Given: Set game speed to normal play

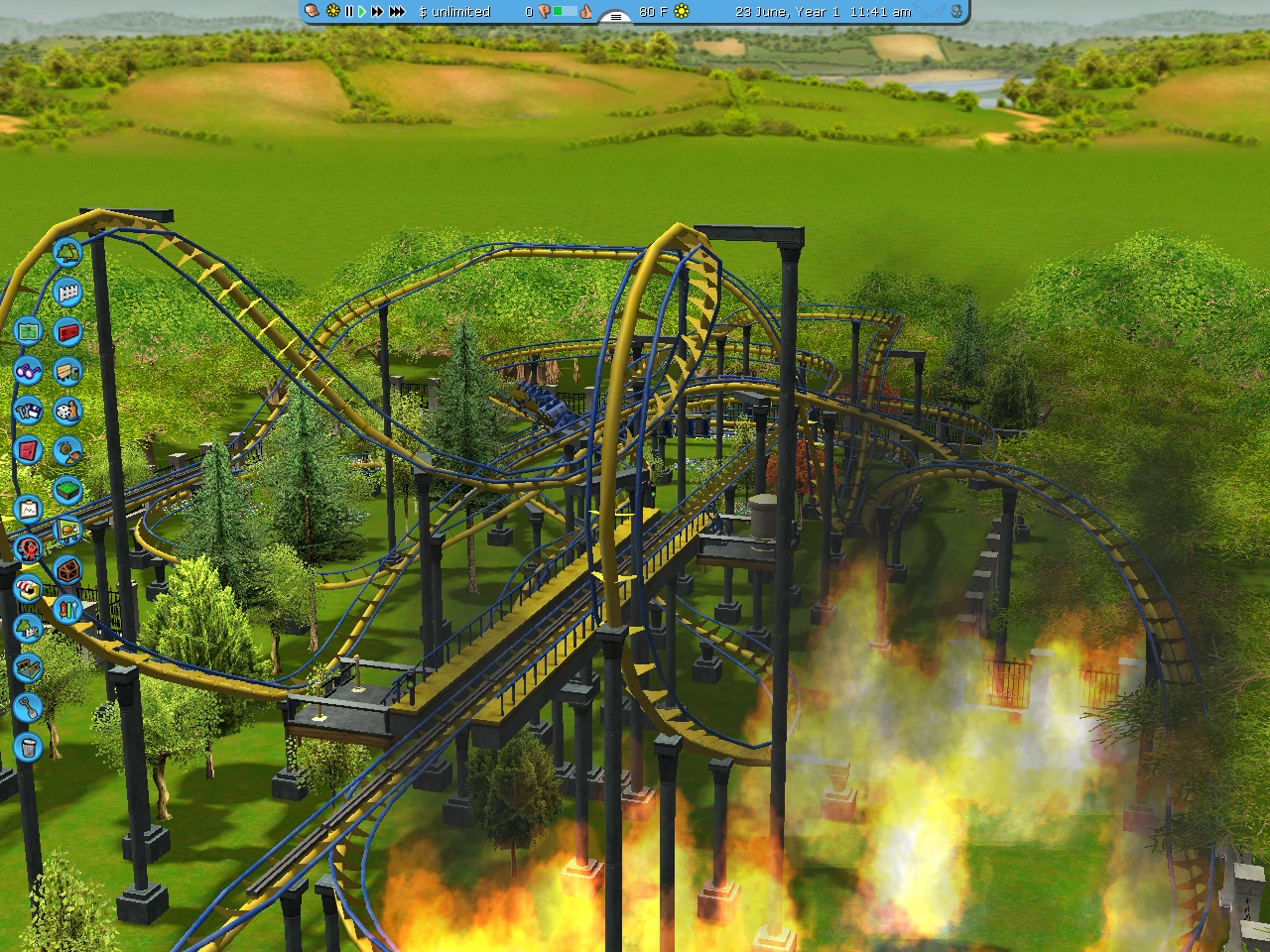Looking at the screenshot, I should coord(362,12).
